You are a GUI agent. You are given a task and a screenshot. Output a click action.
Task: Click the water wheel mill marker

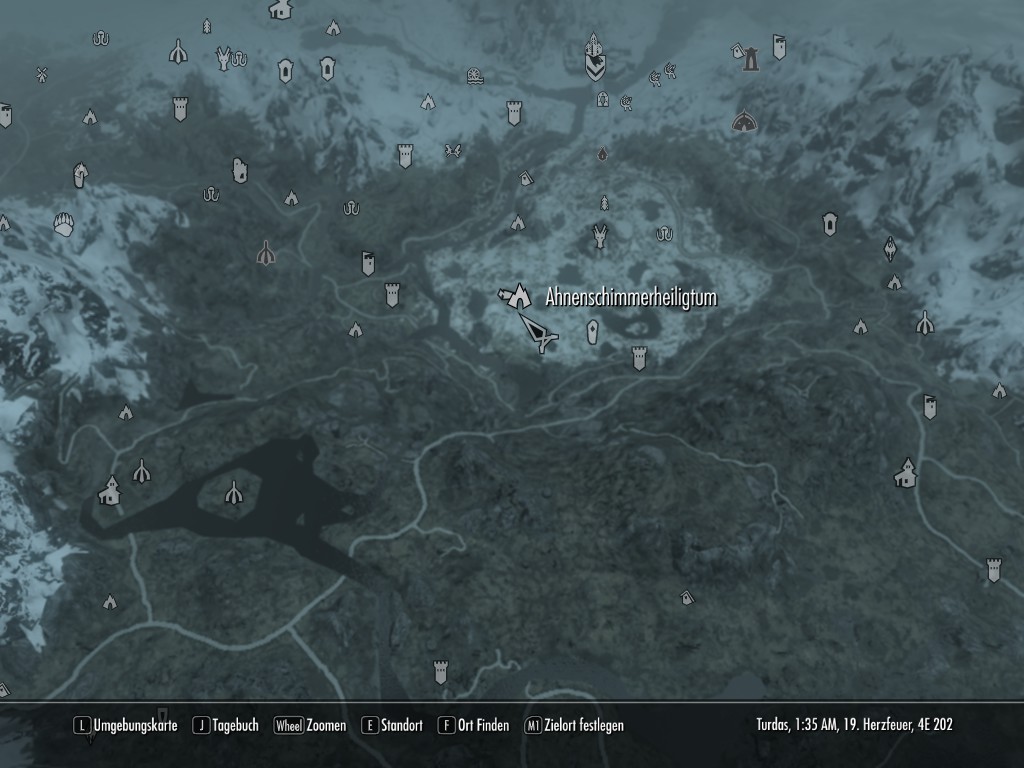coord(475,75)
